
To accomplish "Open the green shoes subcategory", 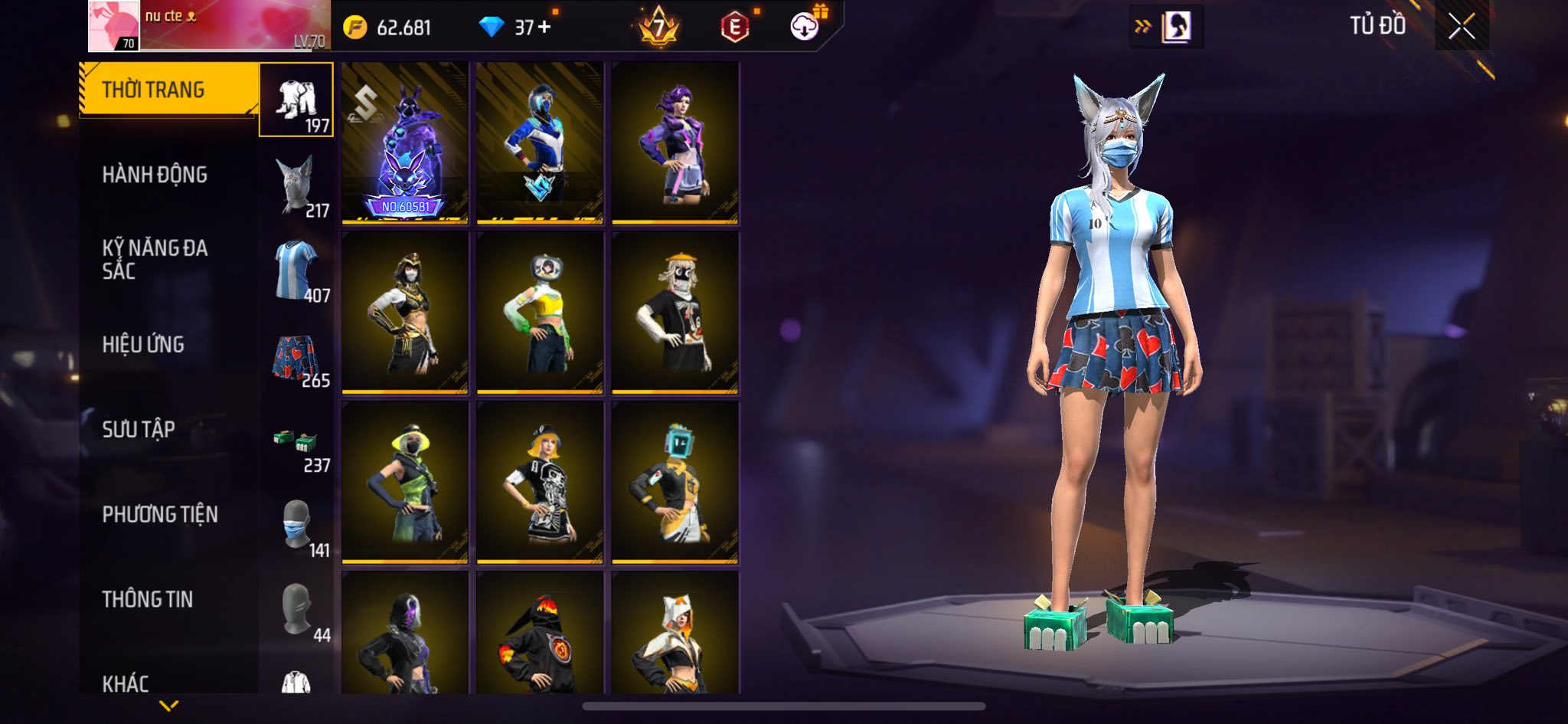I will [x=297, y=444].
